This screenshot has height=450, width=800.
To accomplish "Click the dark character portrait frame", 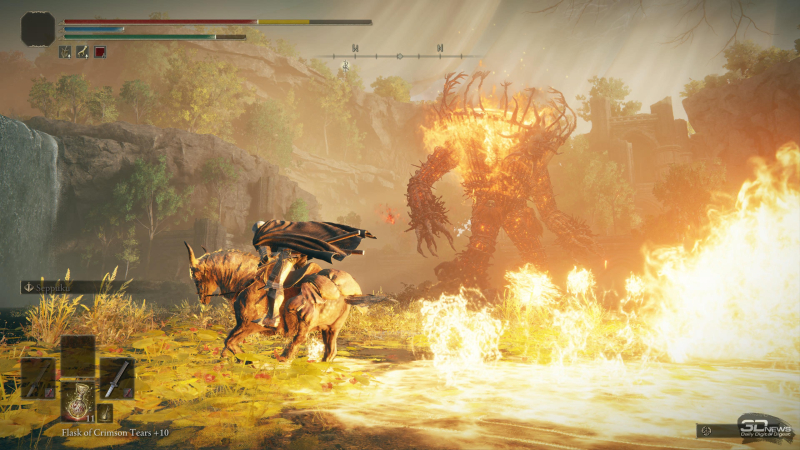I will click(38, 29).
